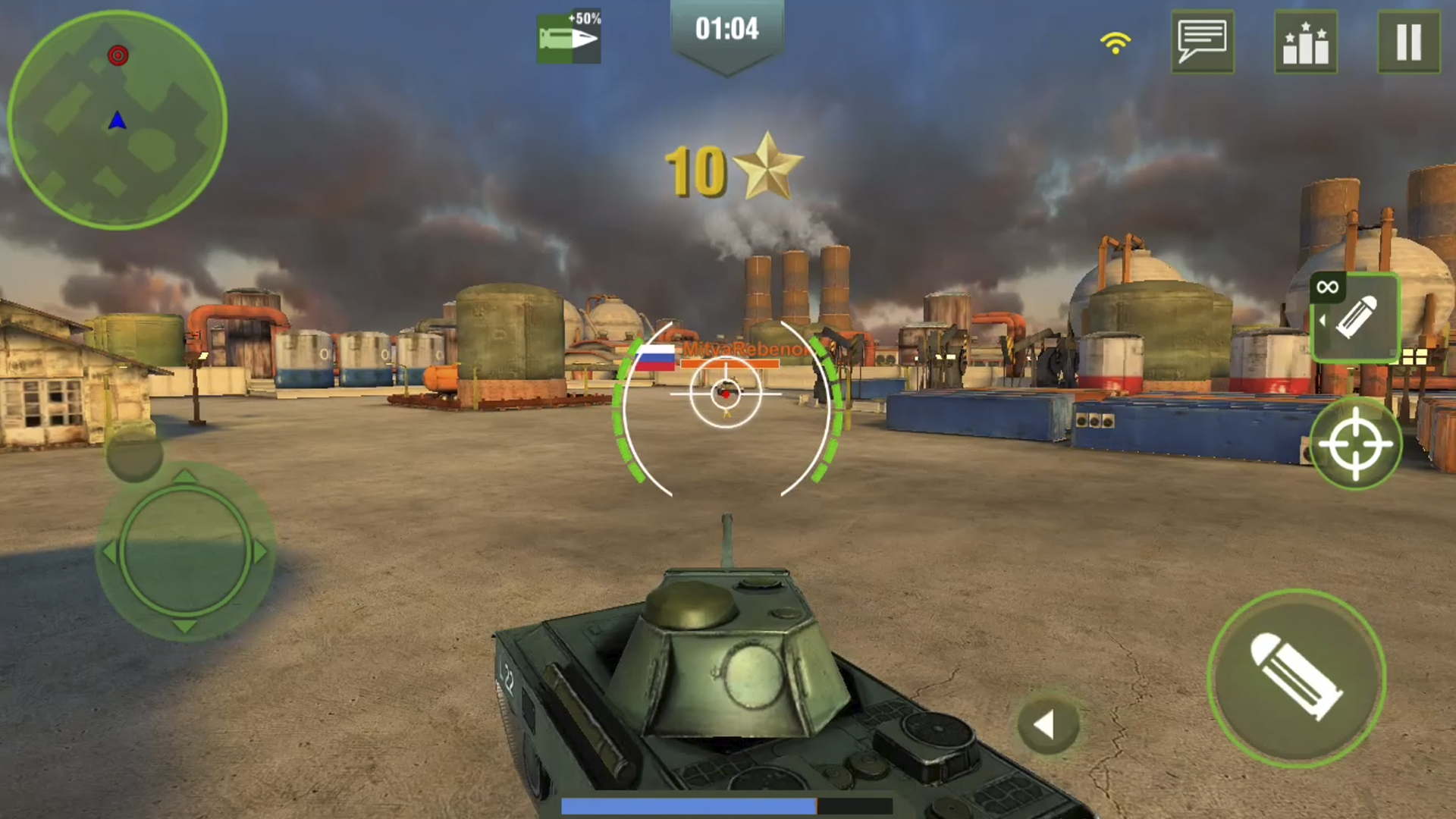Click the +50% ammo bonus icon

[x=569, y=36]
